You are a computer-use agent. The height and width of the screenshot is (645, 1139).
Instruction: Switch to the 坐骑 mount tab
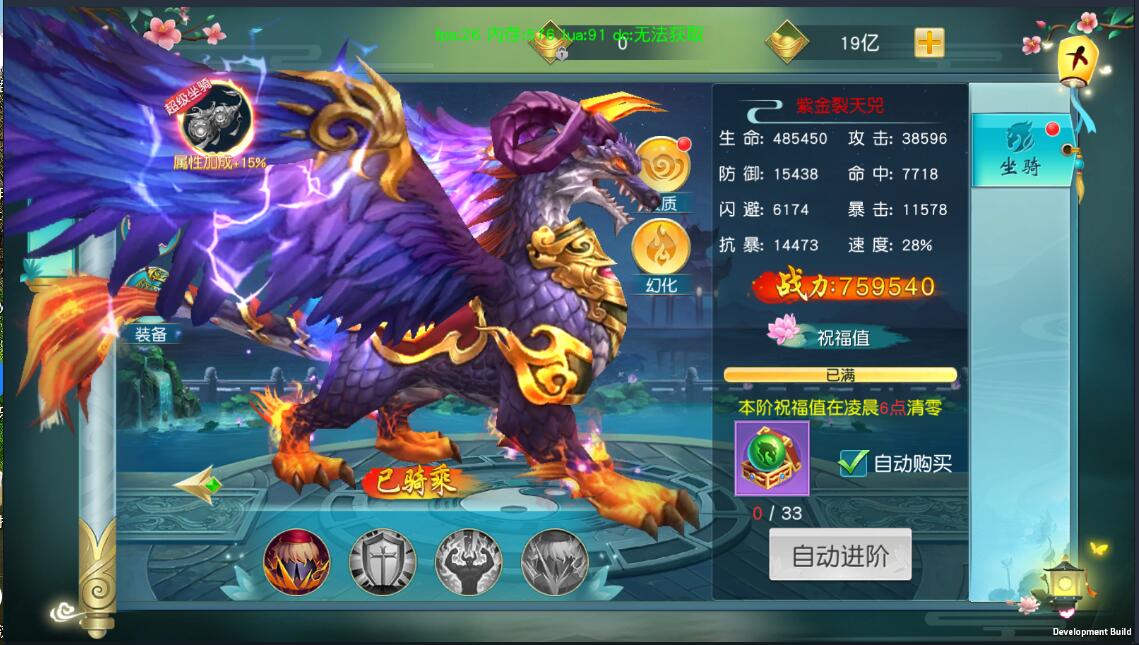[x=1021, y=151]
